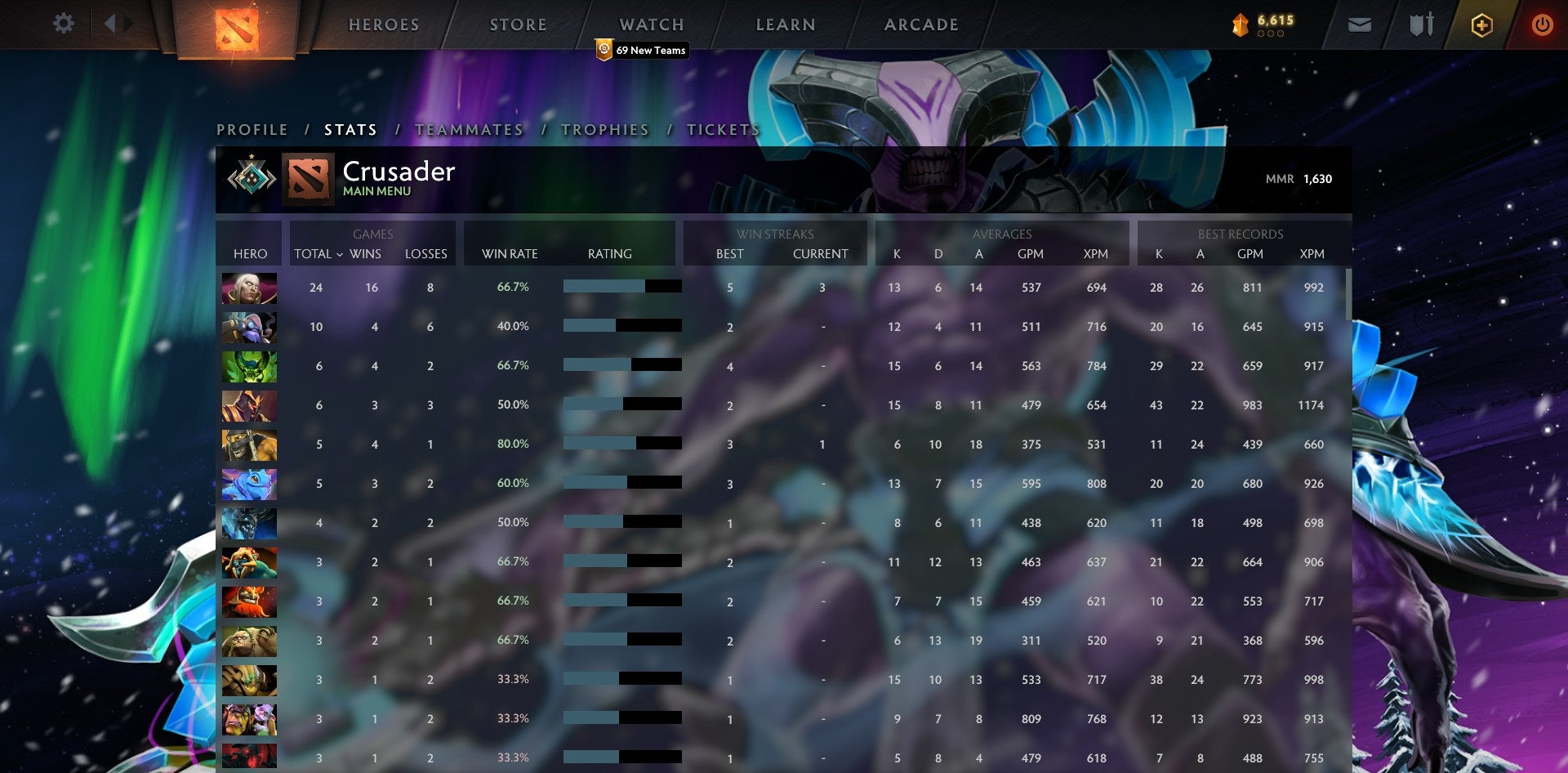Image resolution: width=1568 pixels, height=773 pixels.
Task: Sort heroes by GPM average
Action: [1031, 254]
